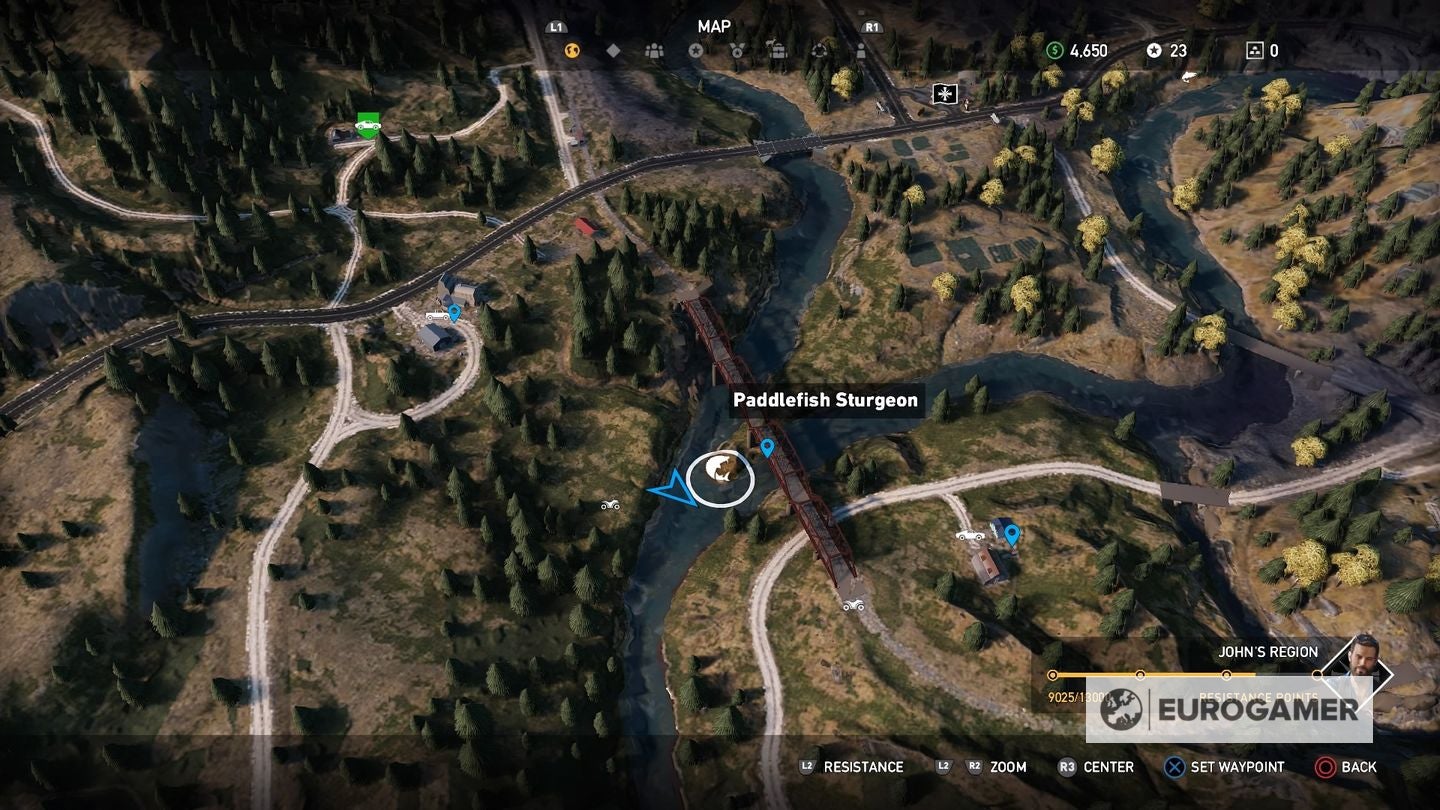Viewport: 1440px width, 810px height.
Task: Open the diamond tab next to the Map tab
Action: coord(612,50)
